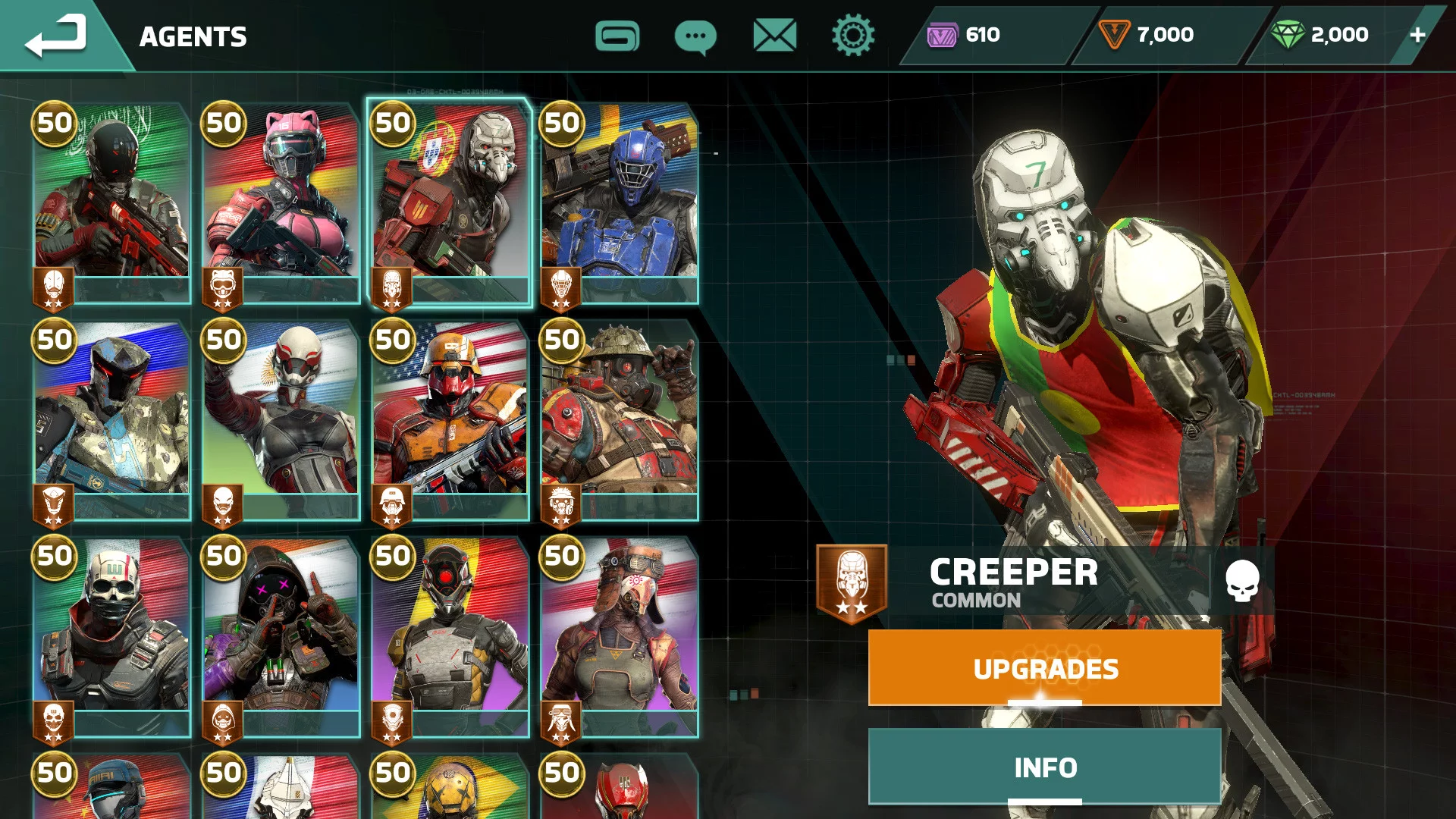Screen dimensions: 1456x819
Task: Open the UPGRADES panel for Creeper
Action: (x=1044, y=668)
